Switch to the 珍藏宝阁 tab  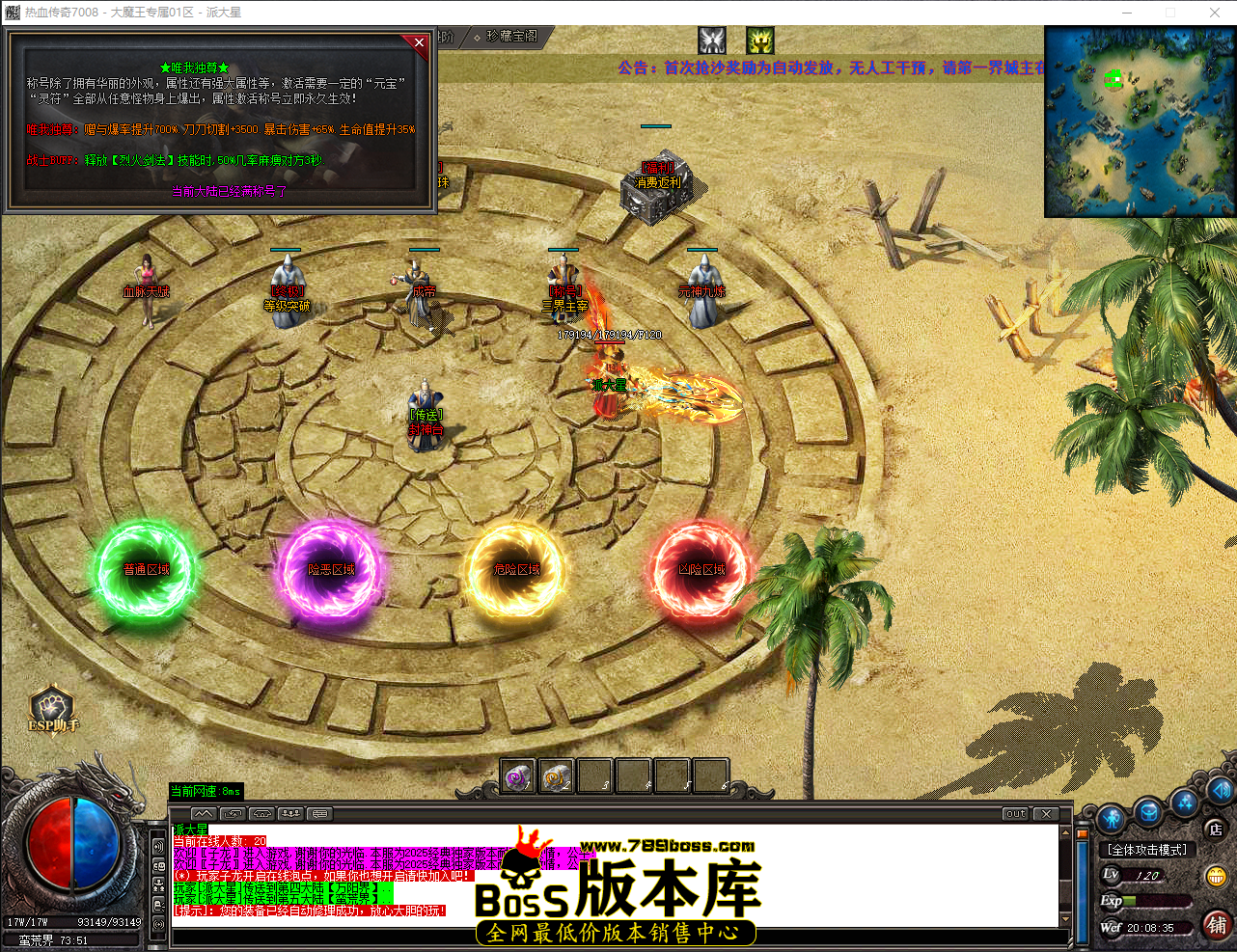512,37
